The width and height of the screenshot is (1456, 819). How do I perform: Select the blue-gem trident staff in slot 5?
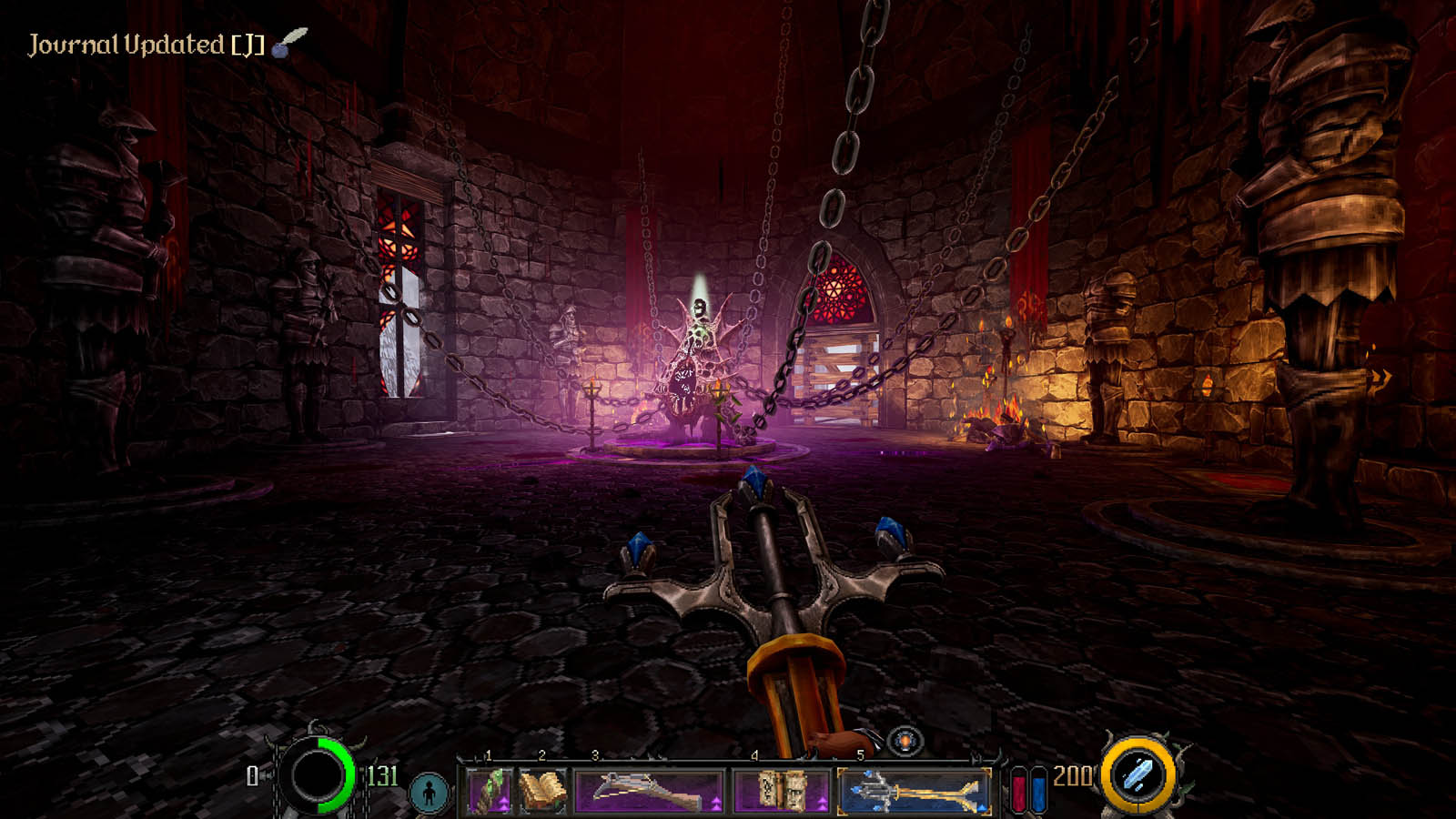[x=914, y=789]
